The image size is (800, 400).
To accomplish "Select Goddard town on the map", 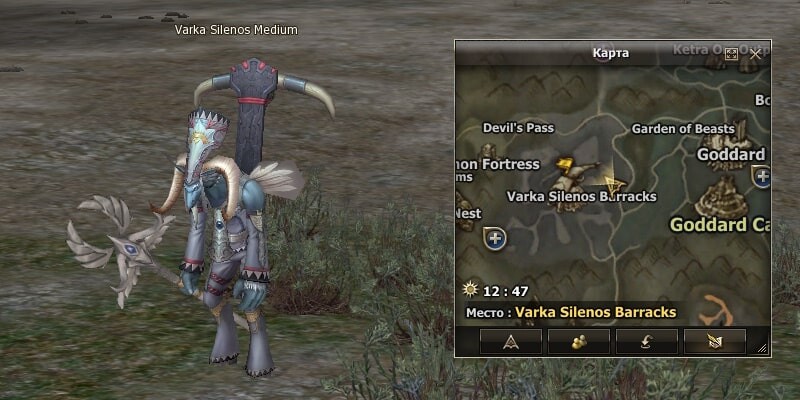I will coord(731,155).
